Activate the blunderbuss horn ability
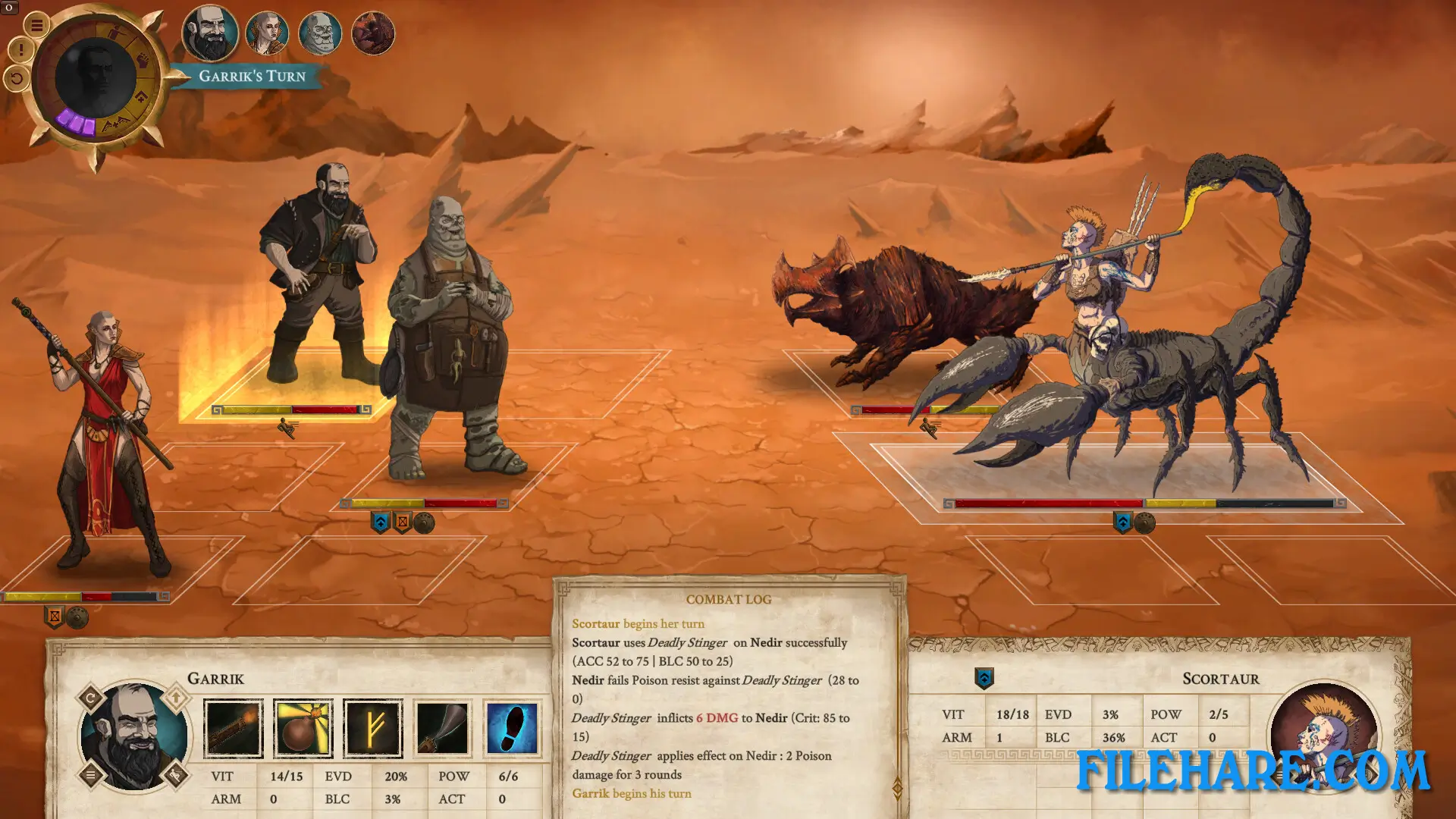The image size is (1456, 819). click(442, 729)
